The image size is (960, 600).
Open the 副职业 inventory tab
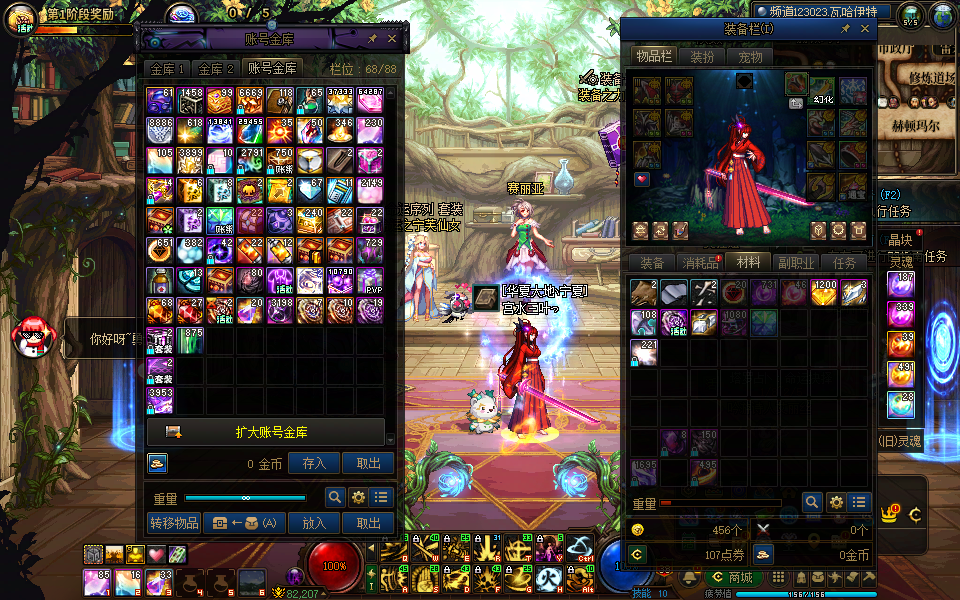(796, 263)
